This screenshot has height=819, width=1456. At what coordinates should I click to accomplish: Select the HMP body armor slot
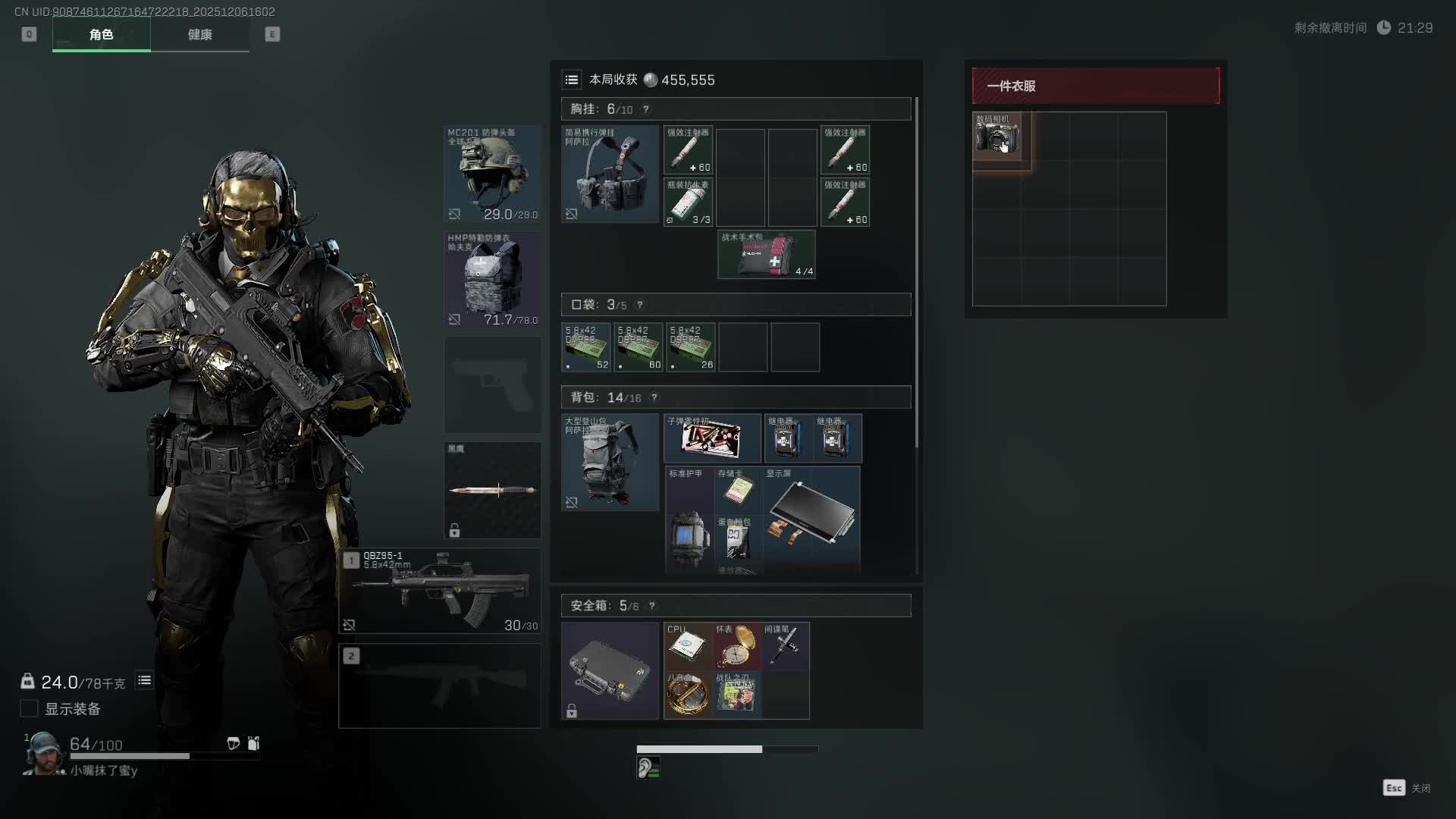coord(492,279)
